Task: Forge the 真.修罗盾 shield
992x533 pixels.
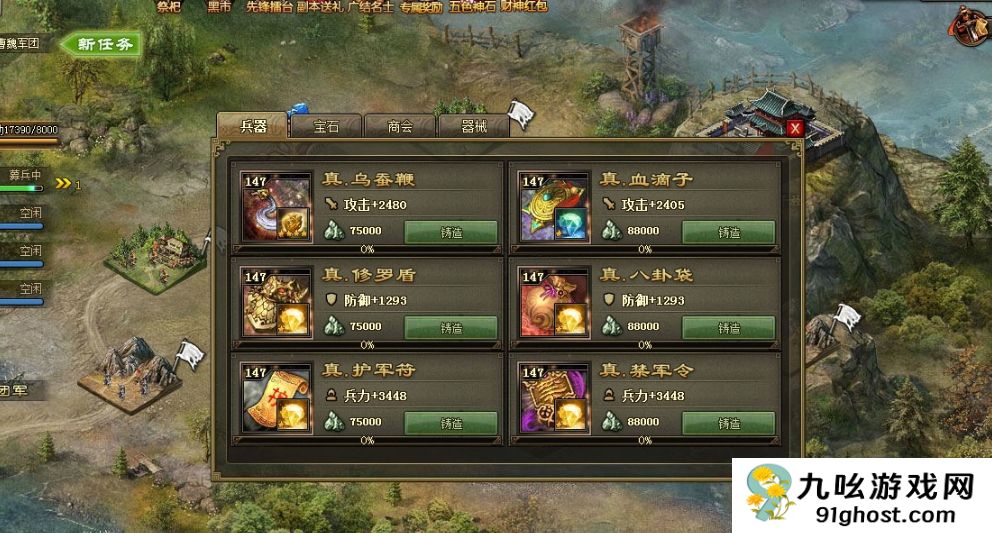Action: click(x=450, y=327)
